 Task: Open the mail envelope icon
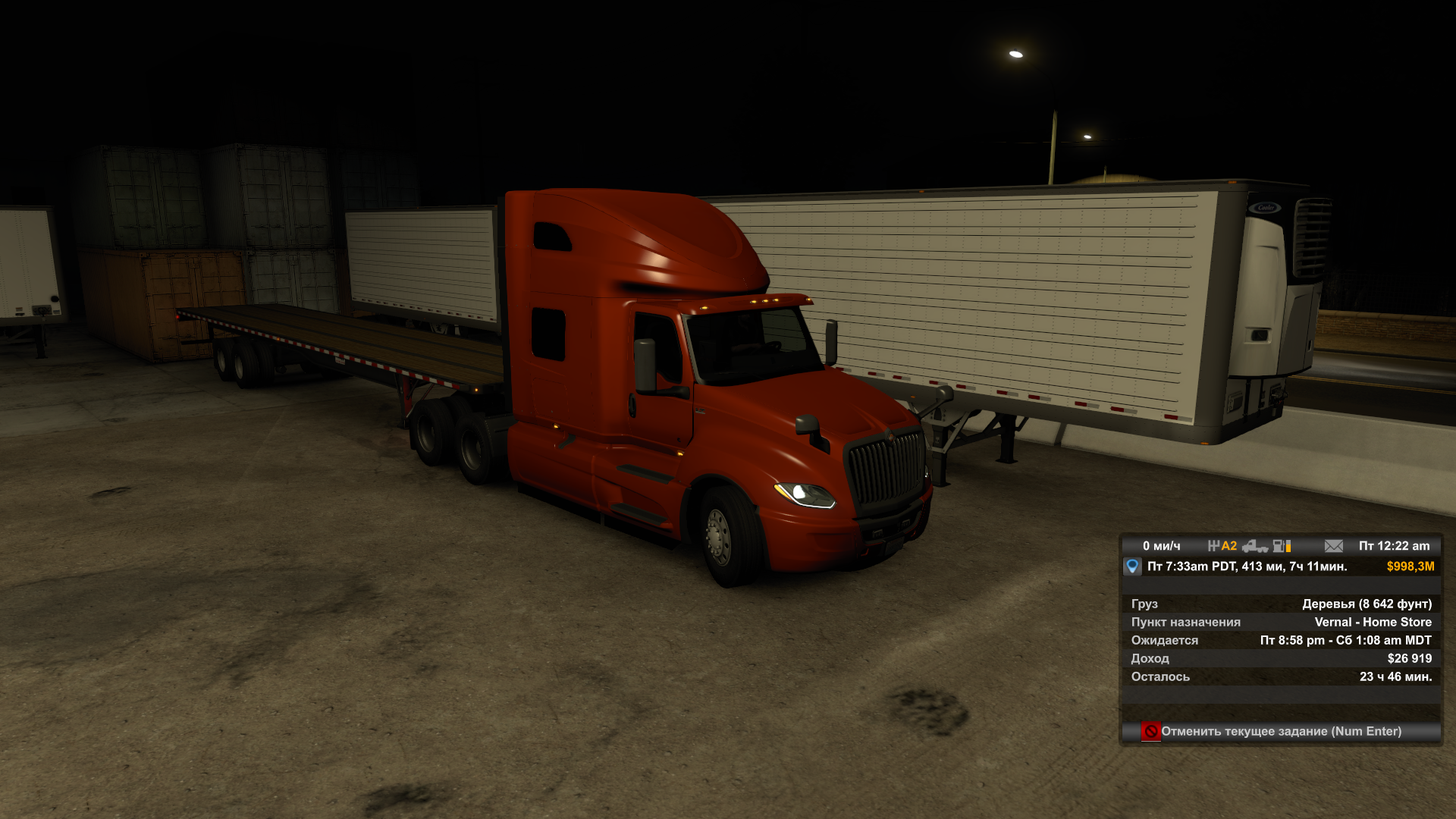tap(1333, 546)
